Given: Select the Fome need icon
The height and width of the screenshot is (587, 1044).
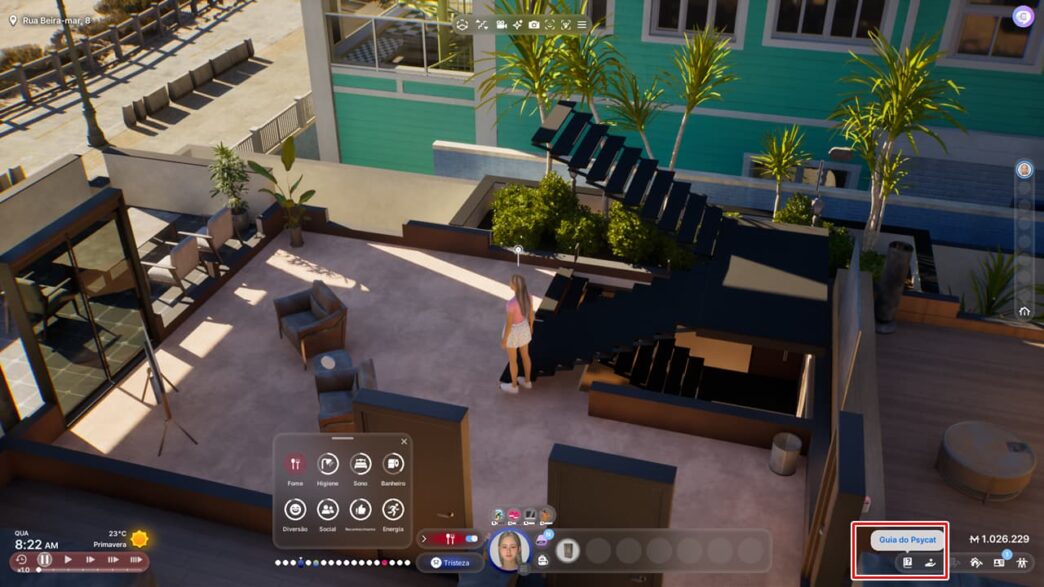Looking at the screenshot, I should [295, 464].
